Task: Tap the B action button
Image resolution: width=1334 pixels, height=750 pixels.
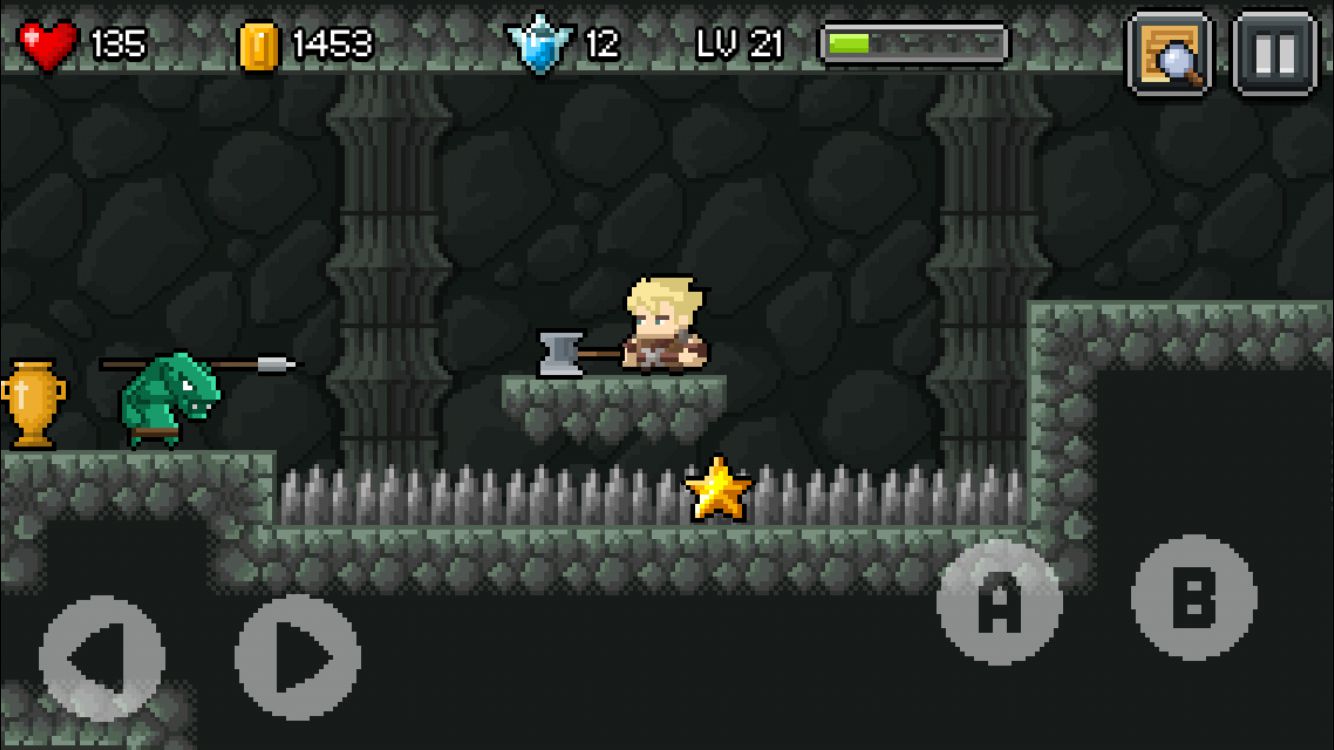Action: tap(1194, 598)
